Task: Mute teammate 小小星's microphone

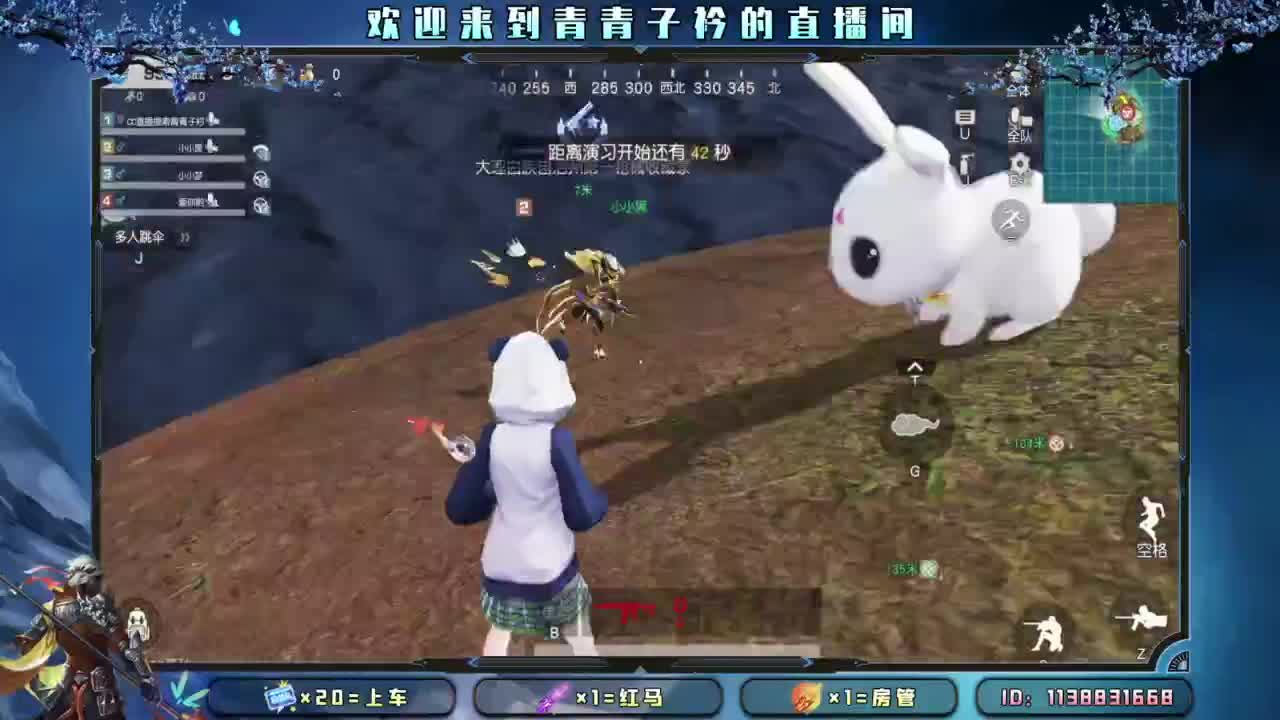Action: [212, 147]
